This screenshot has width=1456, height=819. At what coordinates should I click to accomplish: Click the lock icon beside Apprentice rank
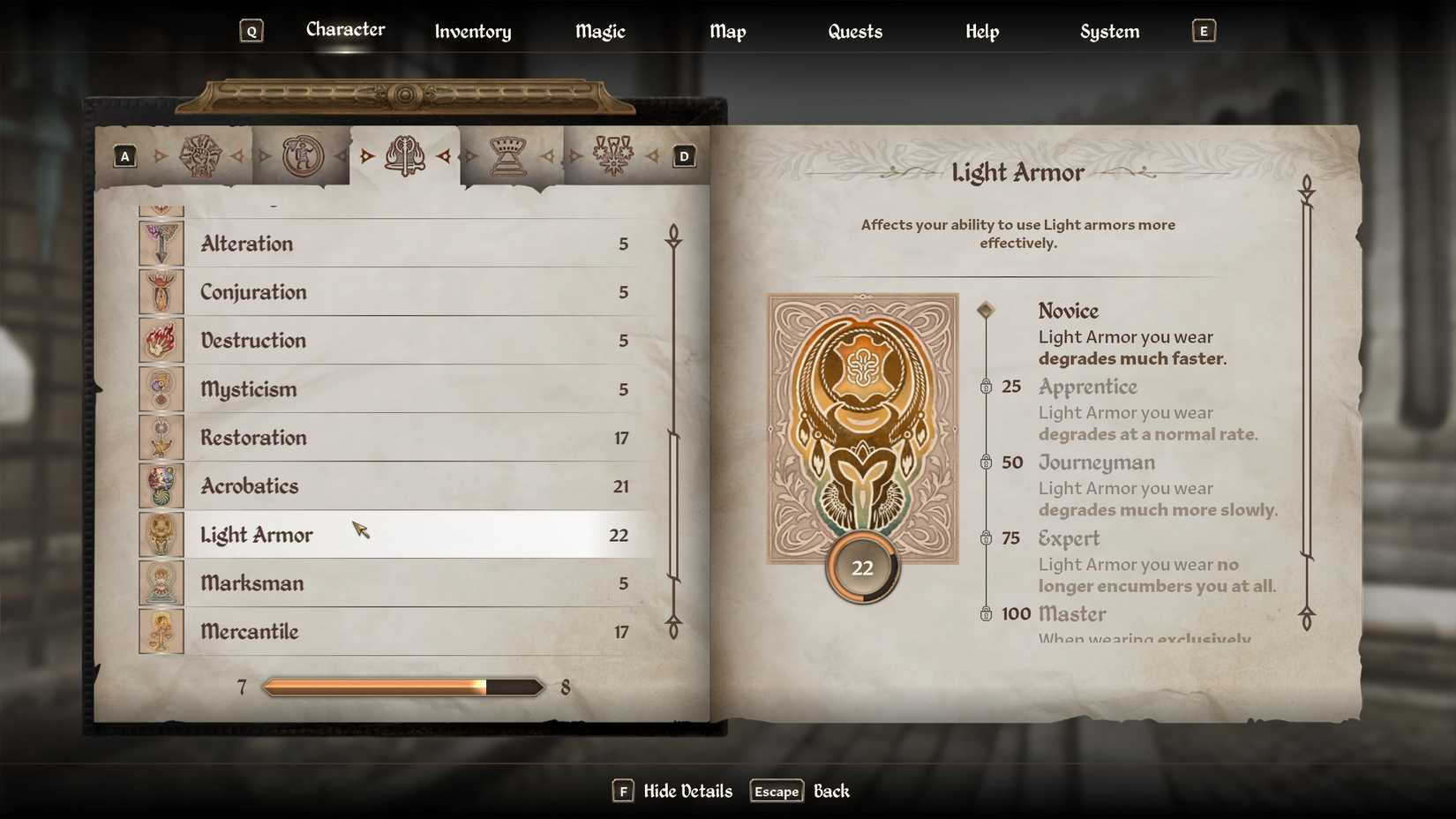tap(987, 387)
